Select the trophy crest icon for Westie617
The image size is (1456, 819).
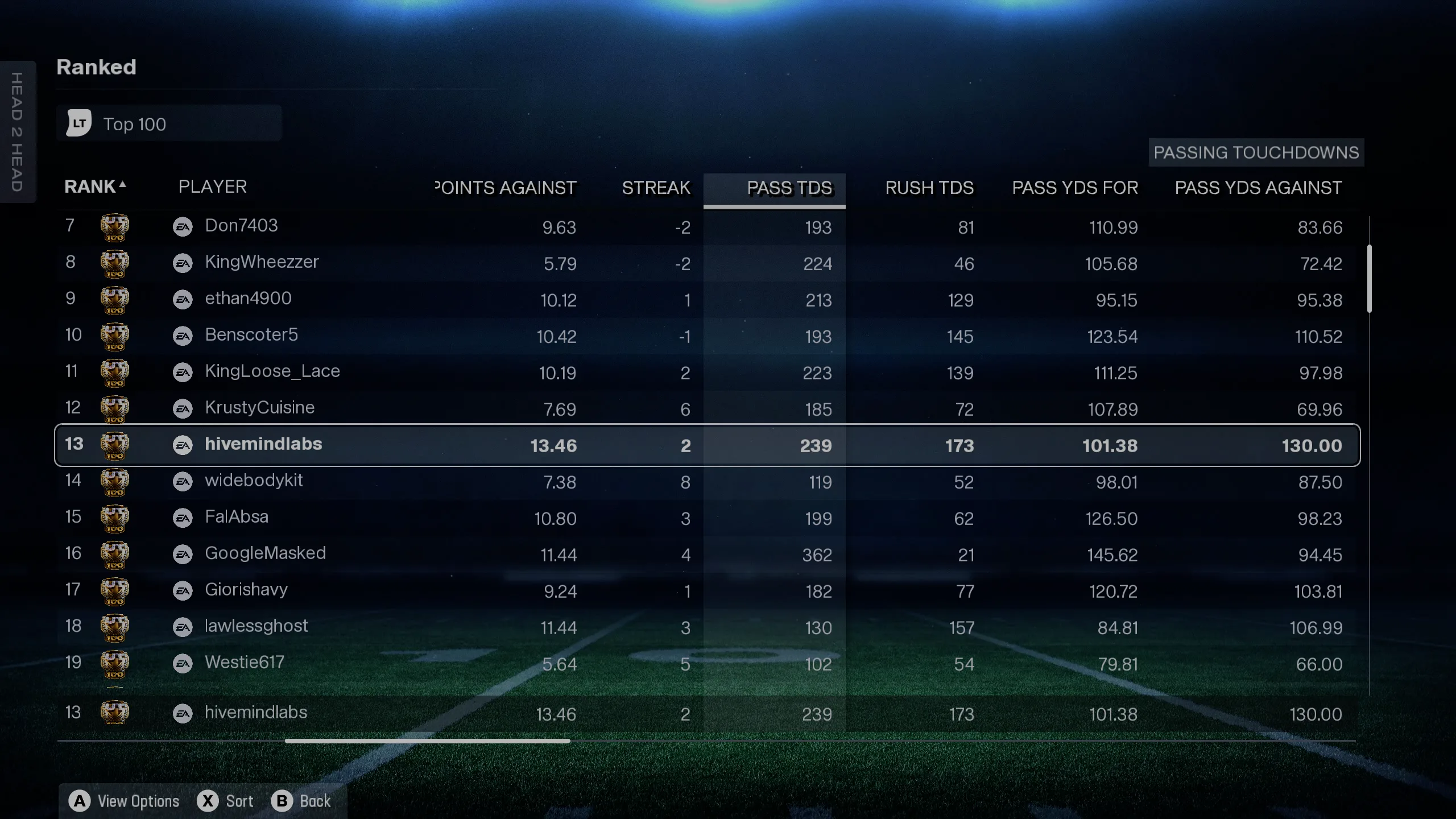tap(115, 663)
